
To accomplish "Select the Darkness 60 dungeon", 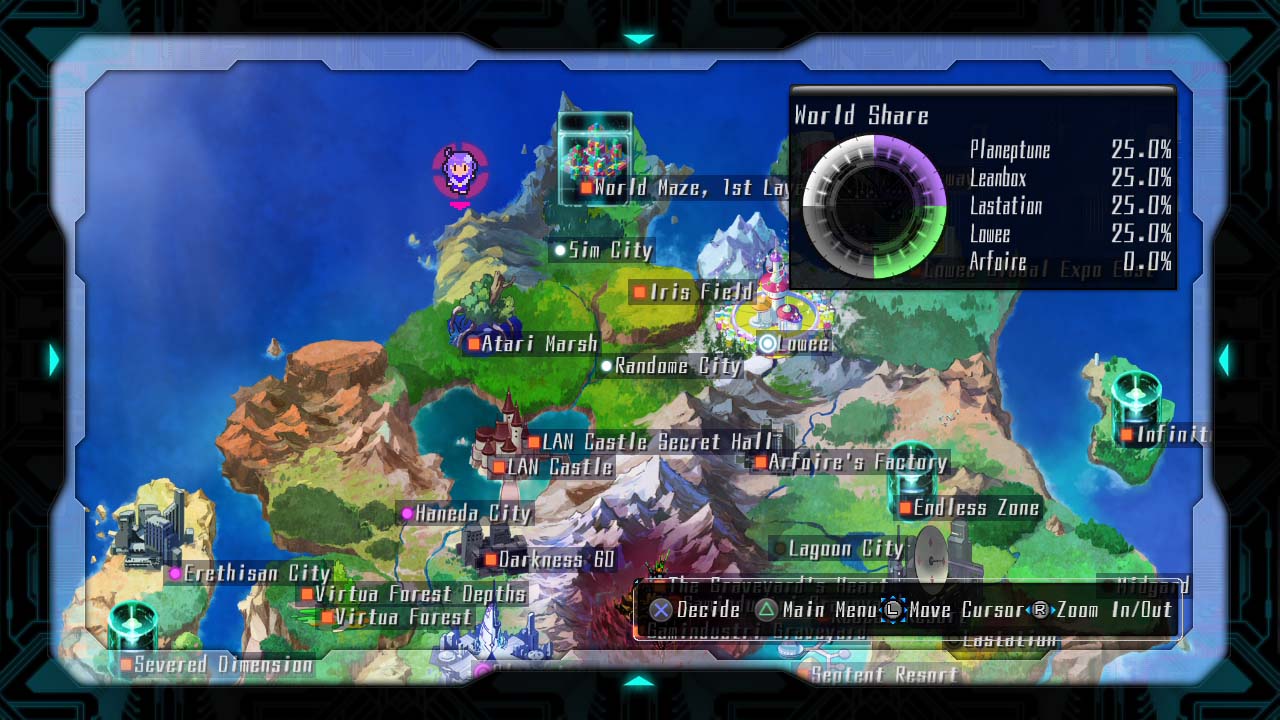I will click(490, 560).
